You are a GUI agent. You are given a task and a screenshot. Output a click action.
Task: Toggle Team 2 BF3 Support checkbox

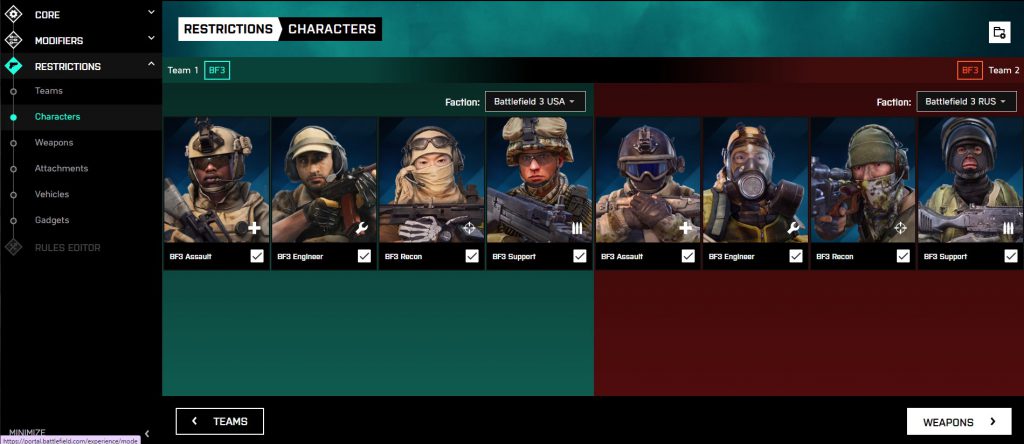pos(1011,256)
